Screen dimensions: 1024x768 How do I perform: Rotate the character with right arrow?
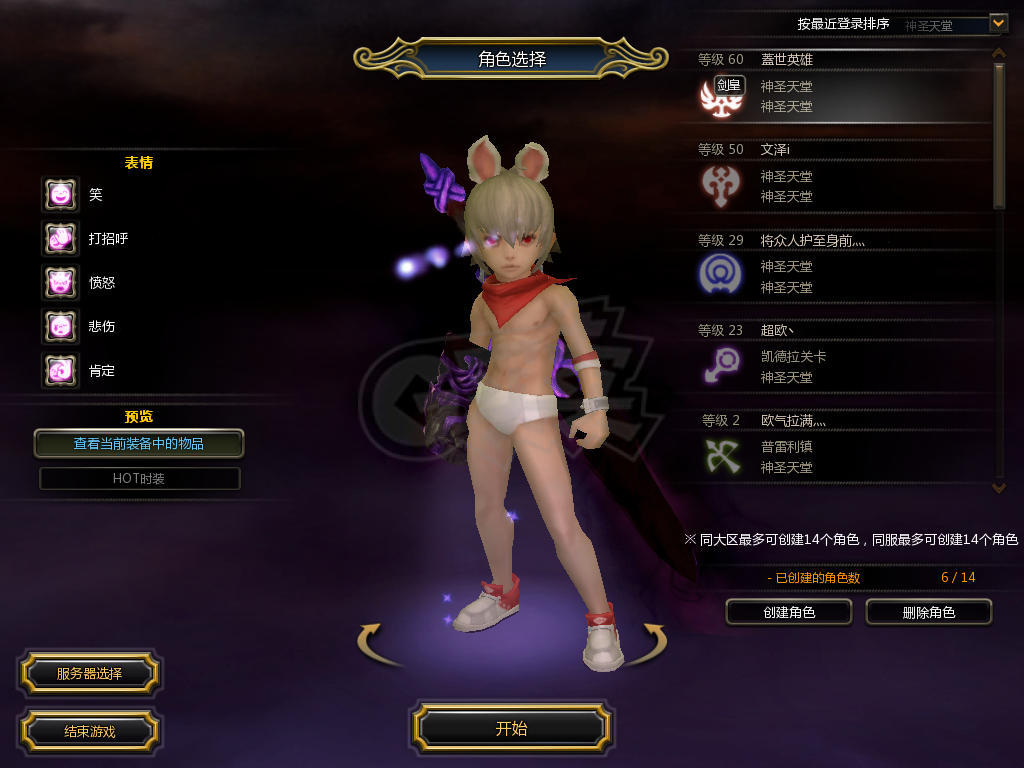(654, 641)
